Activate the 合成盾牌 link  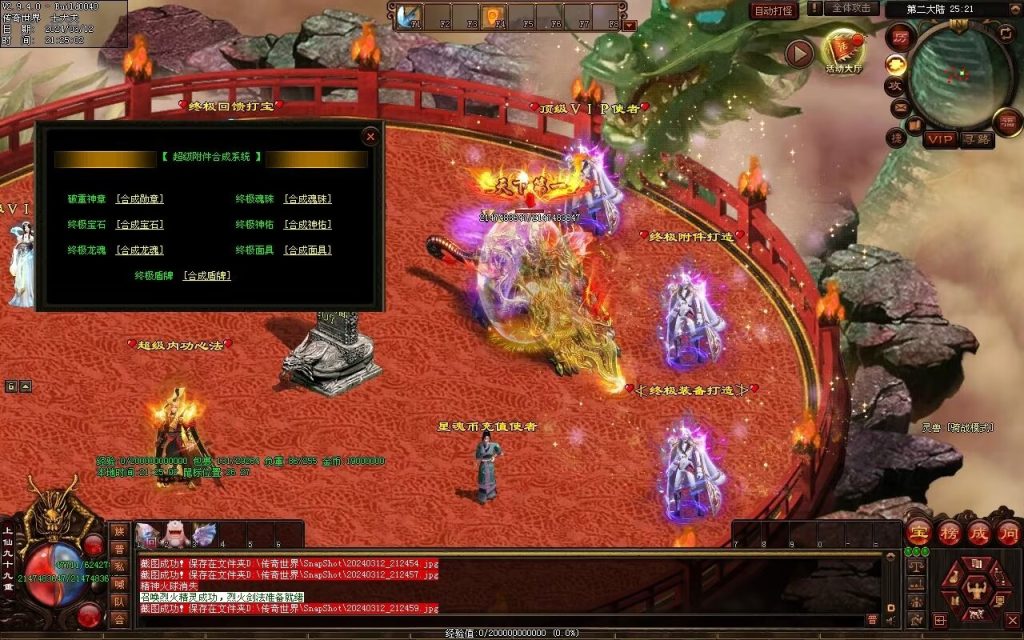[x=207, y=275]
